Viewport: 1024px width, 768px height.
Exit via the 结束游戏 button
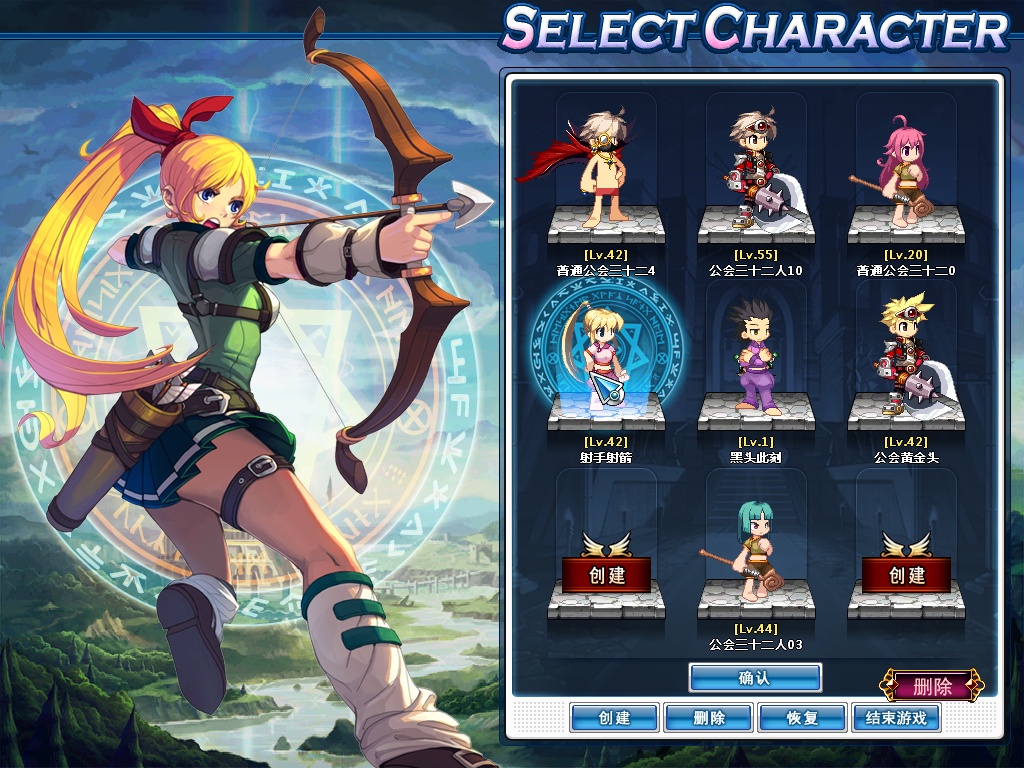896,718
